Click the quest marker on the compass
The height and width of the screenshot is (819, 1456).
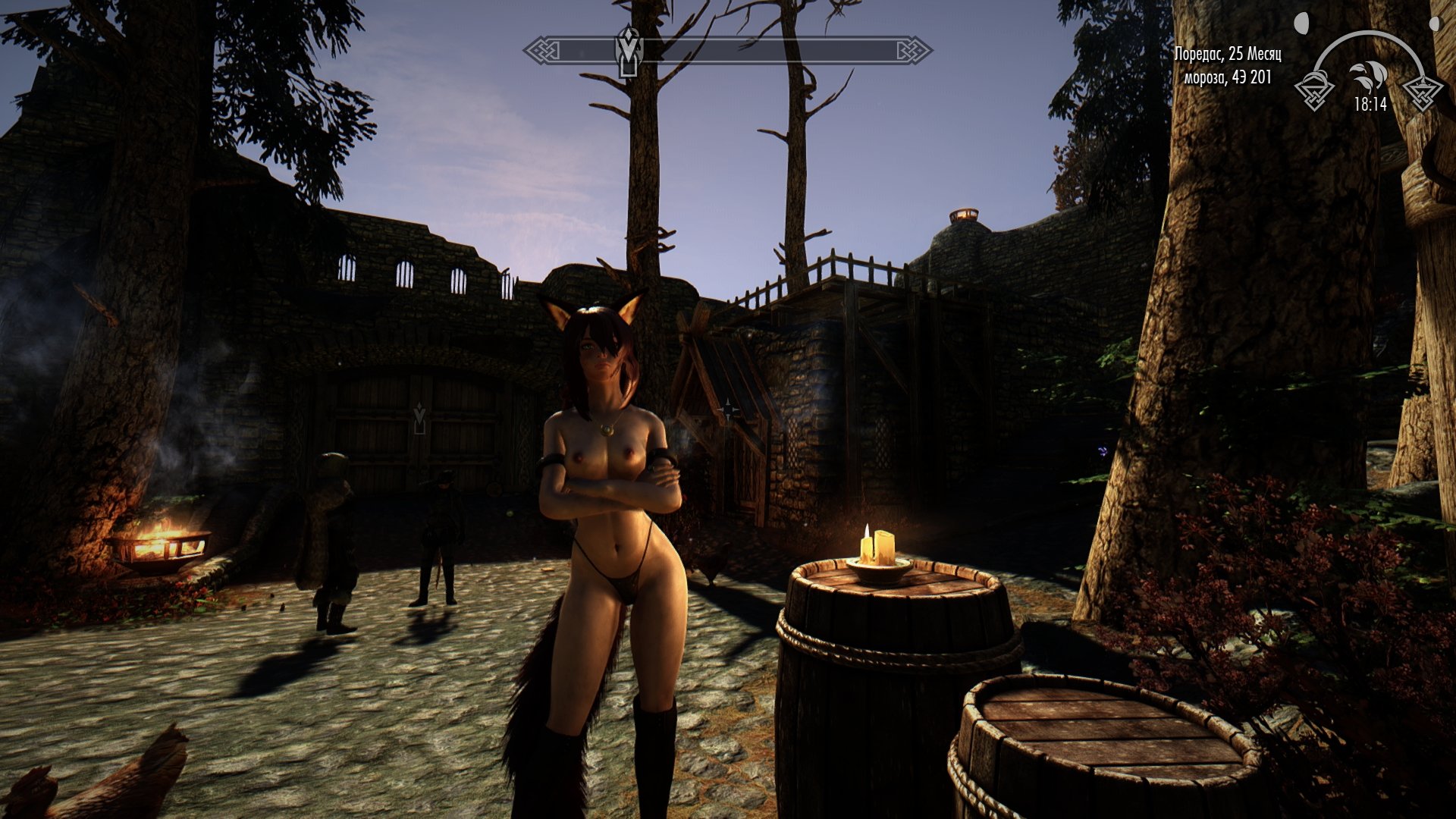629,50
